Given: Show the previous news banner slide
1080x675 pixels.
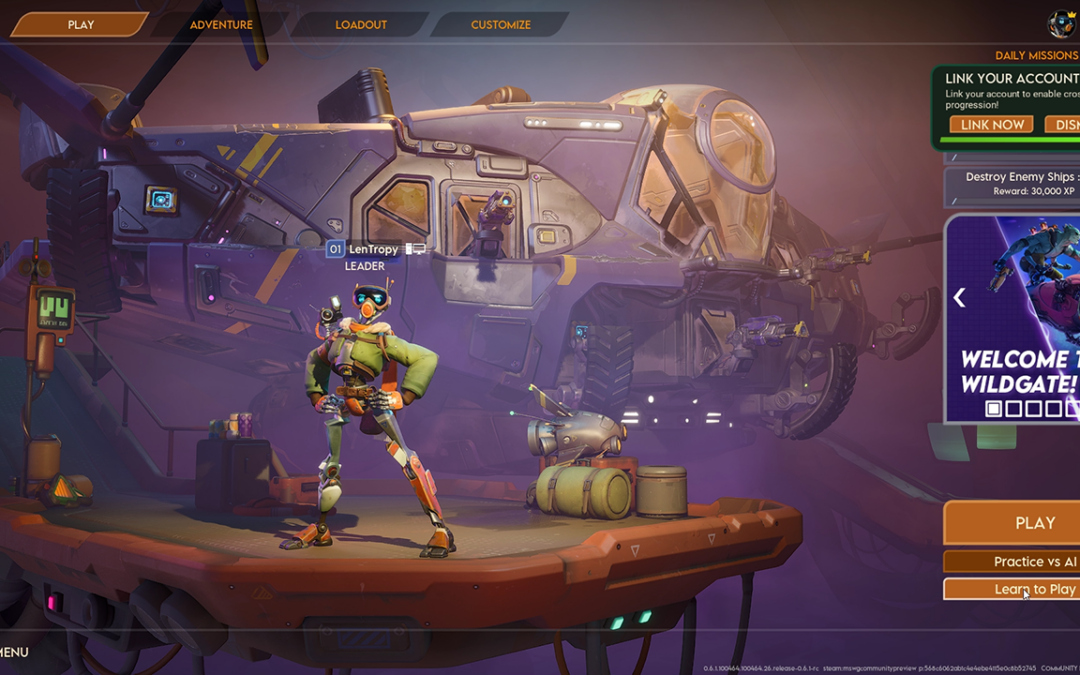Looking at the screenshot, I should 959,298.
